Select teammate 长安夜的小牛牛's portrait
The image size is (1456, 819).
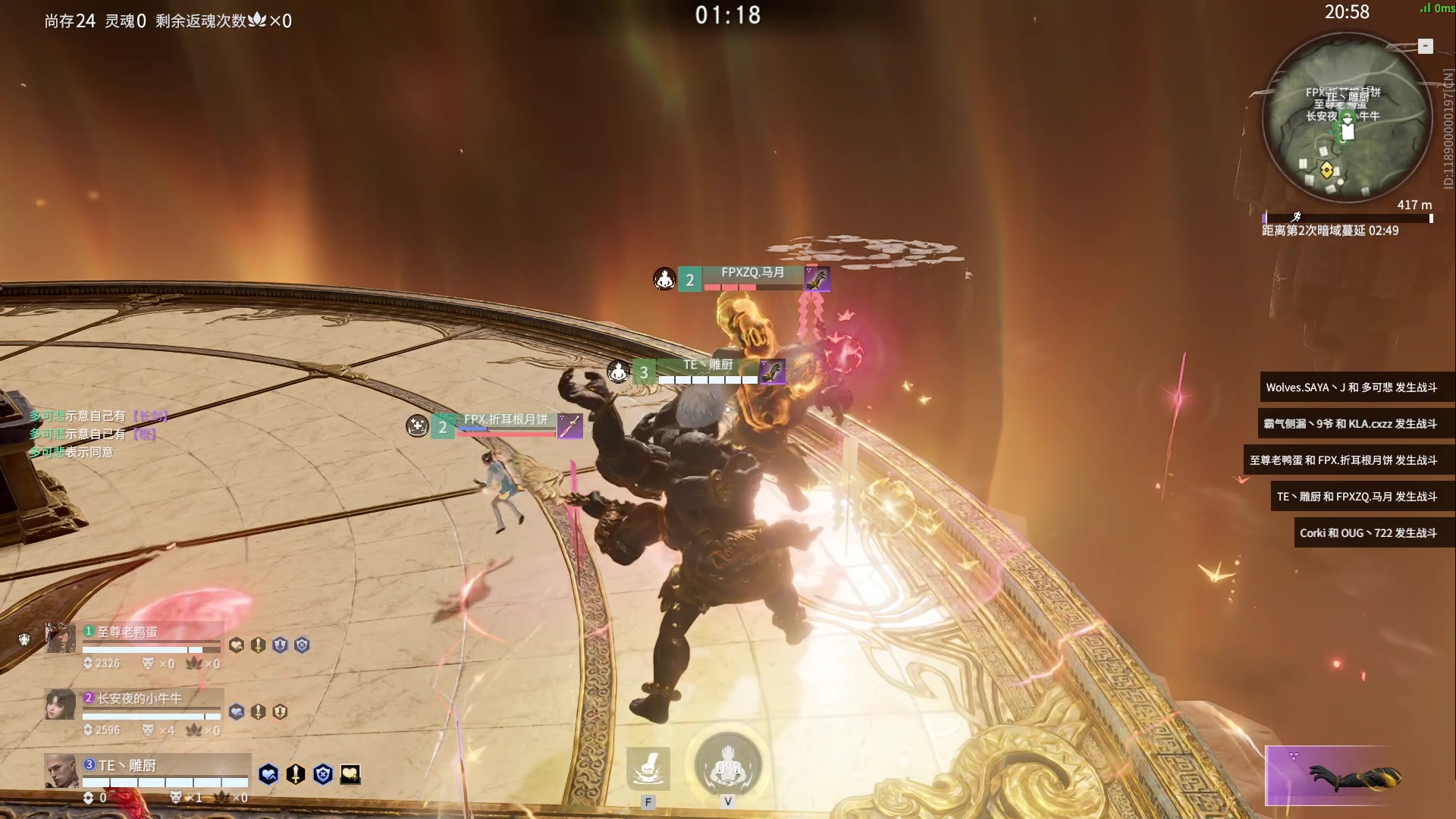pos(60,704)
